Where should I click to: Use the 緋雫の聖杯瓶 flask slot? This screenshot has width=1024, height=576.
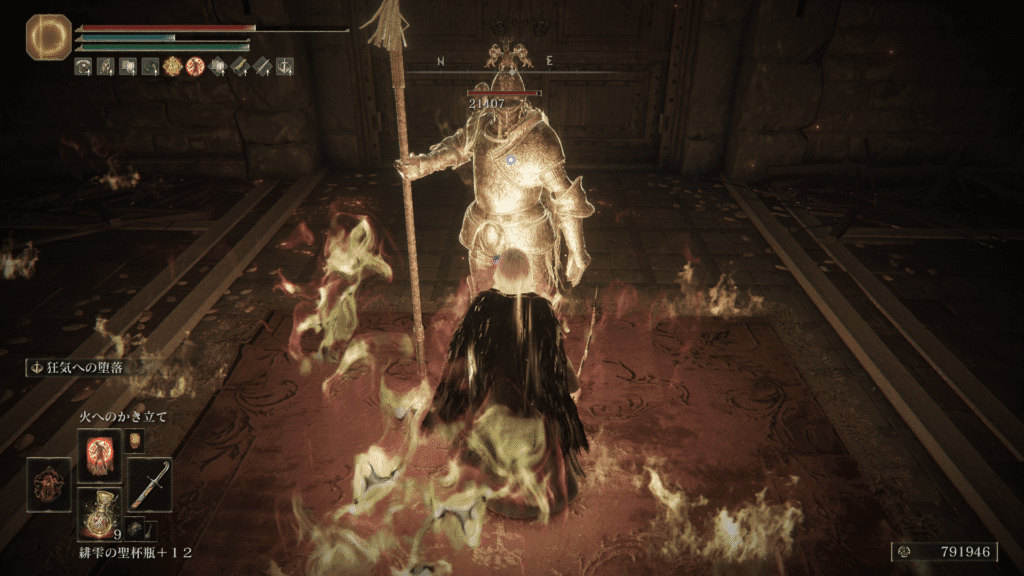pos(99,512)
